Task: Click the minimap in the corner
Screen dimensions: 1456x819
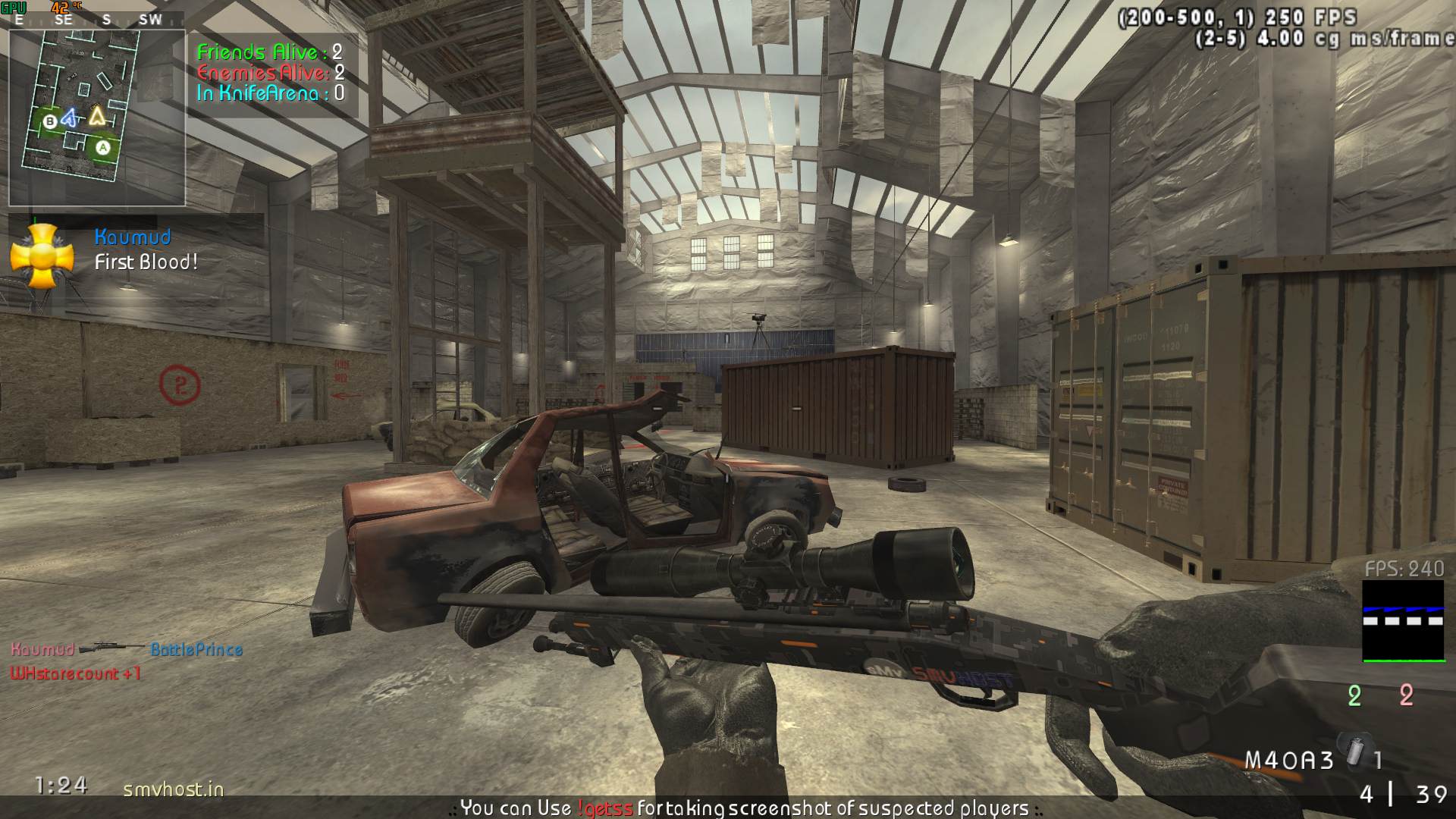Action: coord(97,118)
